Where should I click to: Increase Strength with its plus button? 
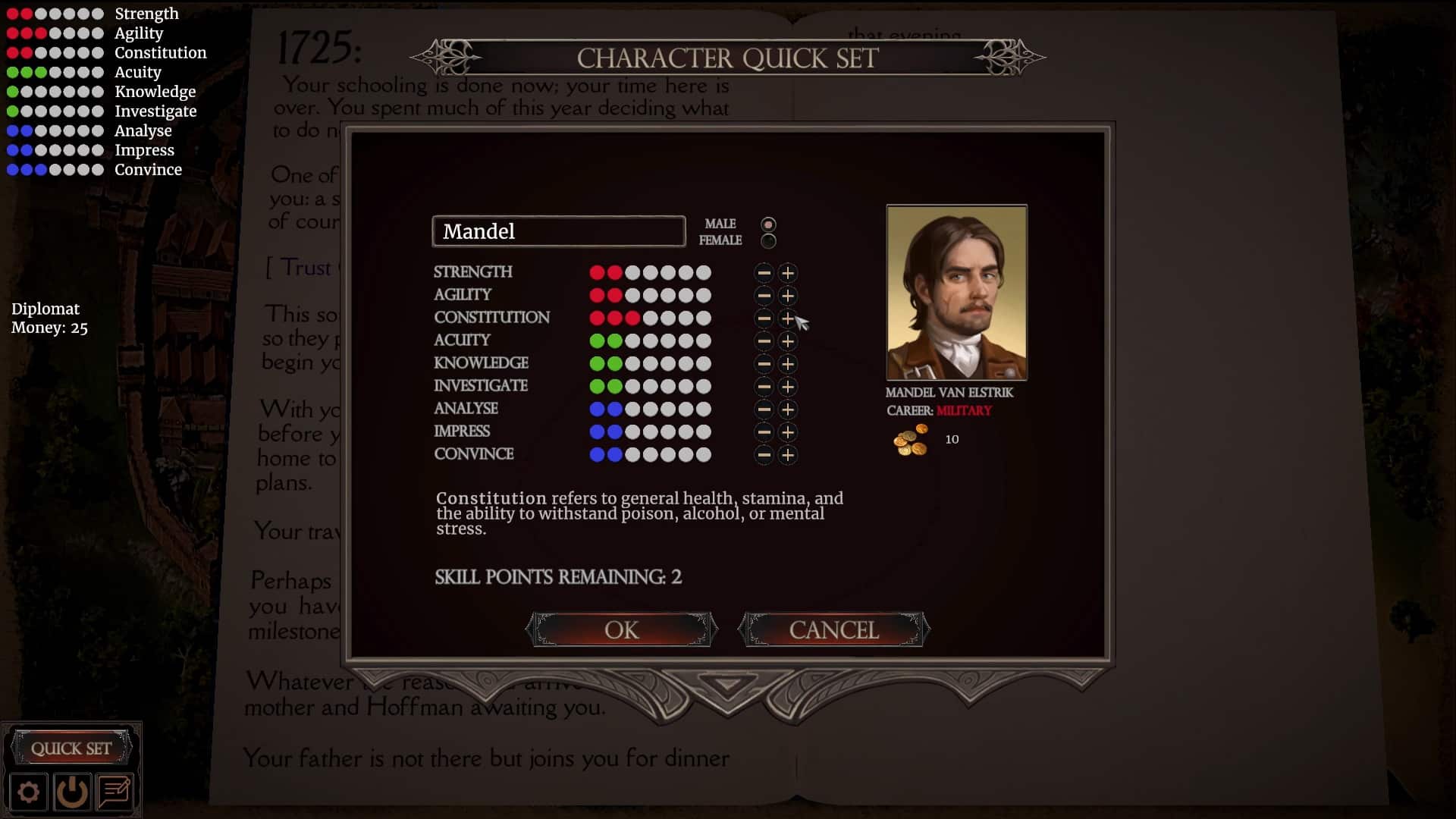pos(788,273)
